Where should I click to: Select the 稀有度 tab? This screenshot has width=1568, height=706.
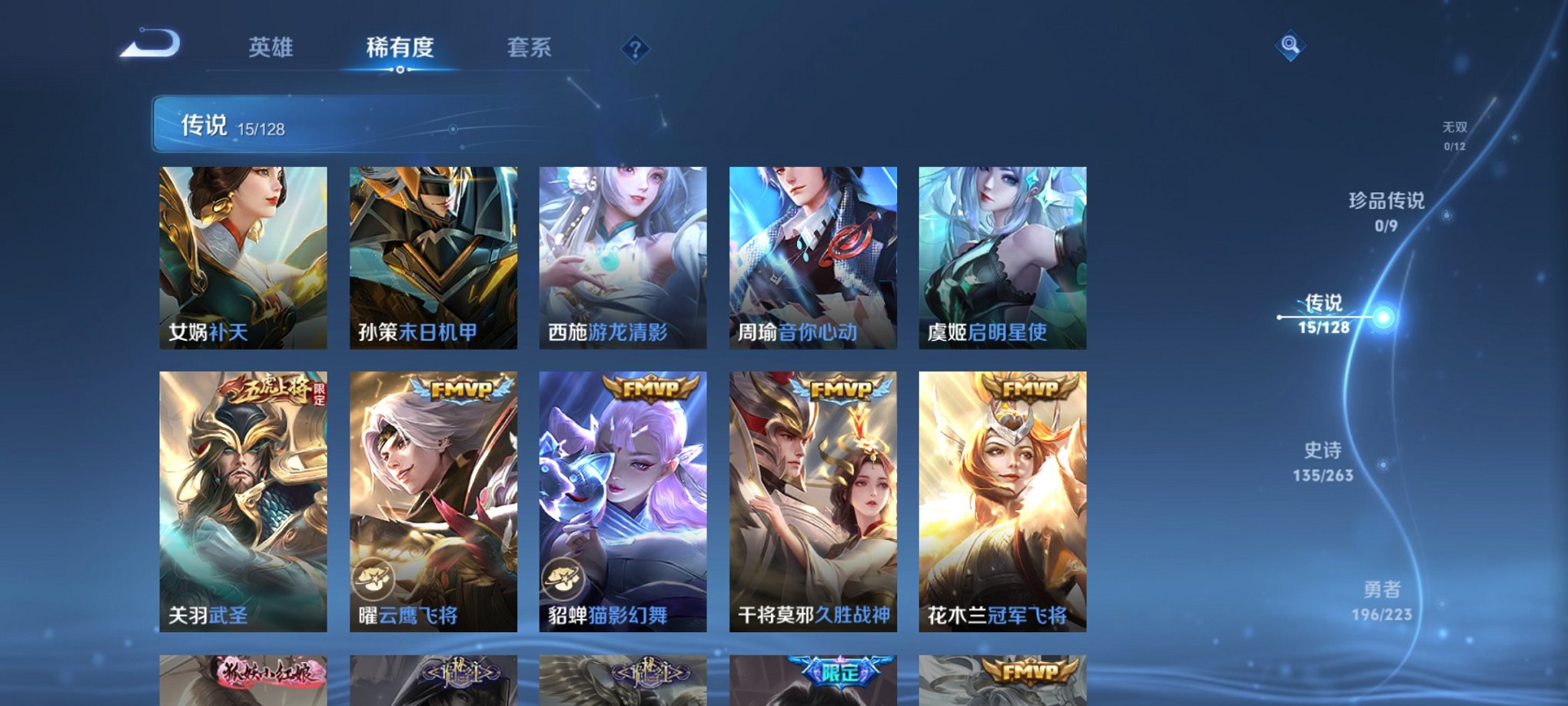coord(399,48)
